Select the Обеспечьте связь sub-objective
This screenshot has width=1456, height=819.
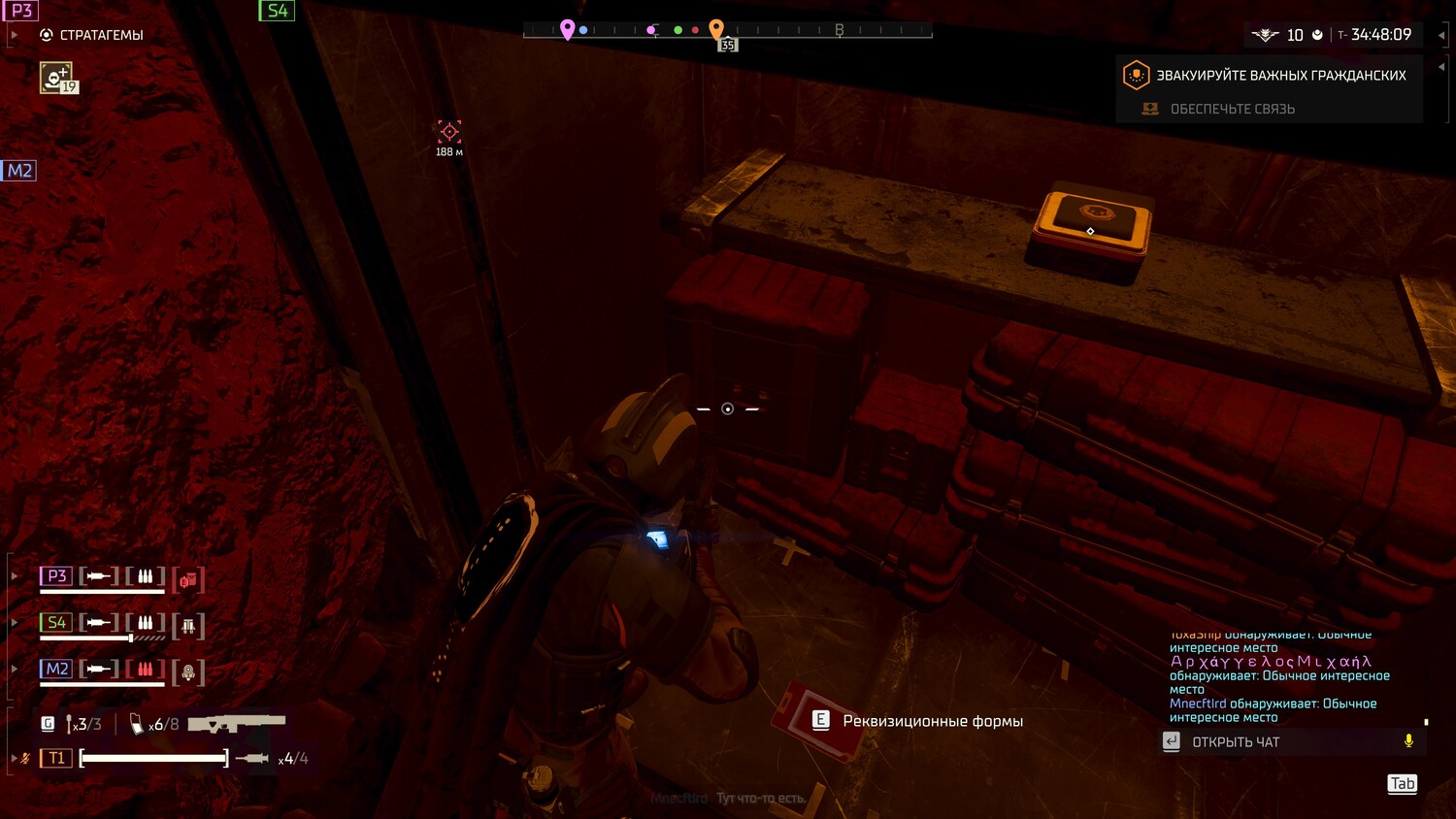pyautogui.click(x=1232, y=109)
